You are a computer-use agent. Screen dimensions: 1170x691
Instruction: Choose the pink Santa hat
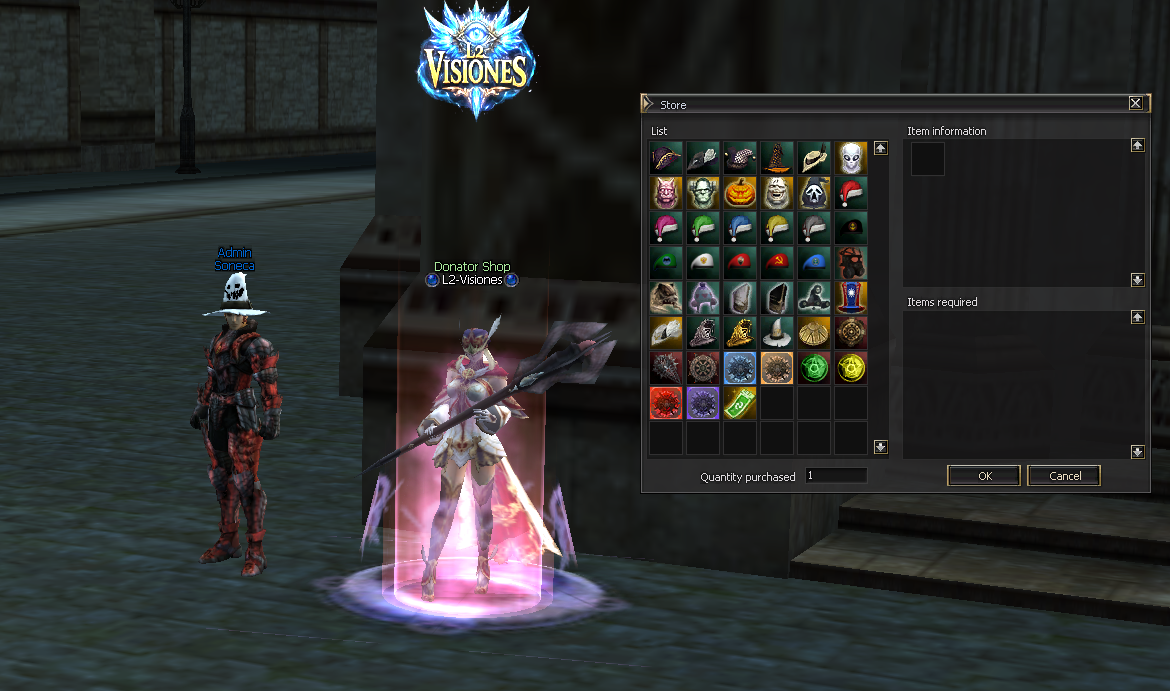pyautogui.click(x=666, y=228)
